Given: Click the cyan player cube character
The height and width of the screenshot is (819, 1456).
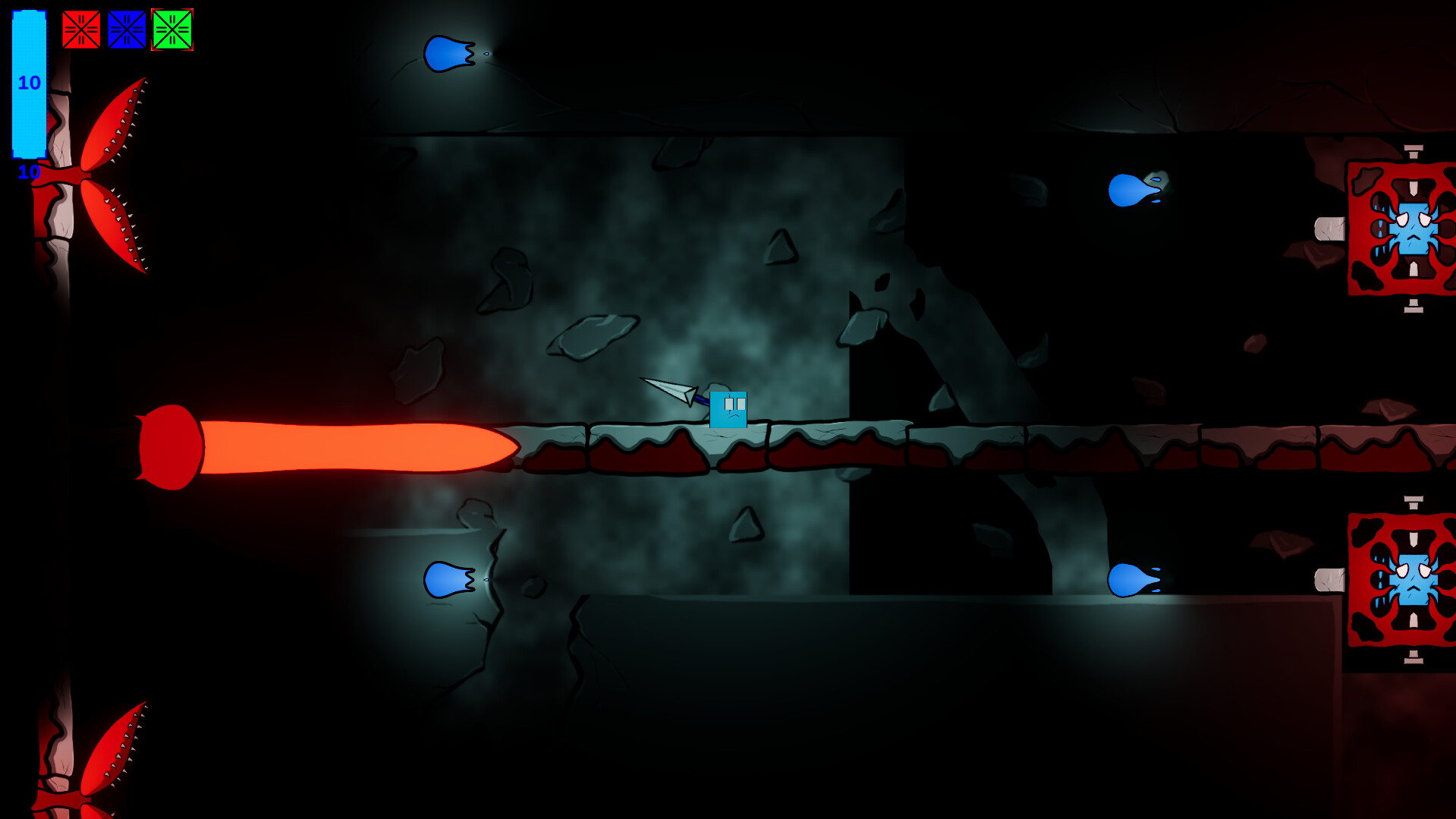Looking at the screenshot, I should tap(729, 410).
